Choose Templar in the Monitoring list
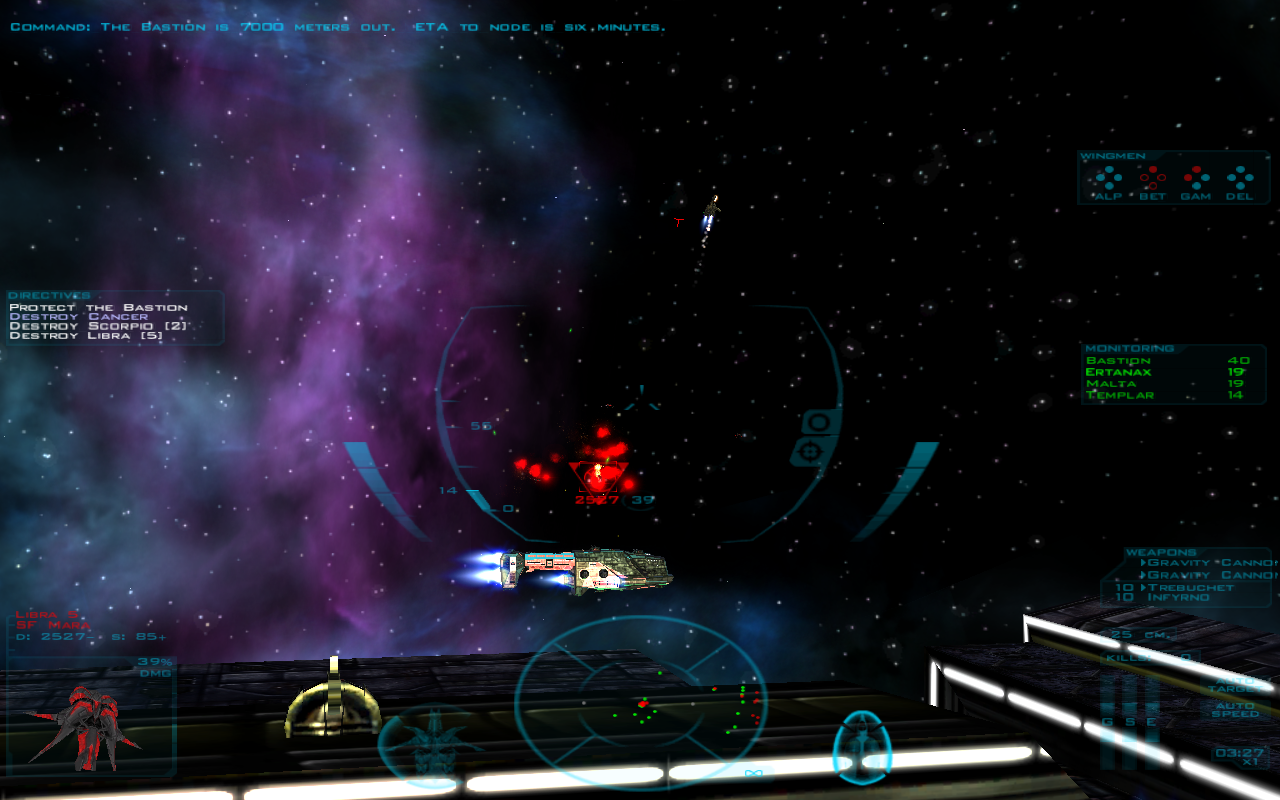This screenshot has height=800, width=1280. click(1119, 395)
